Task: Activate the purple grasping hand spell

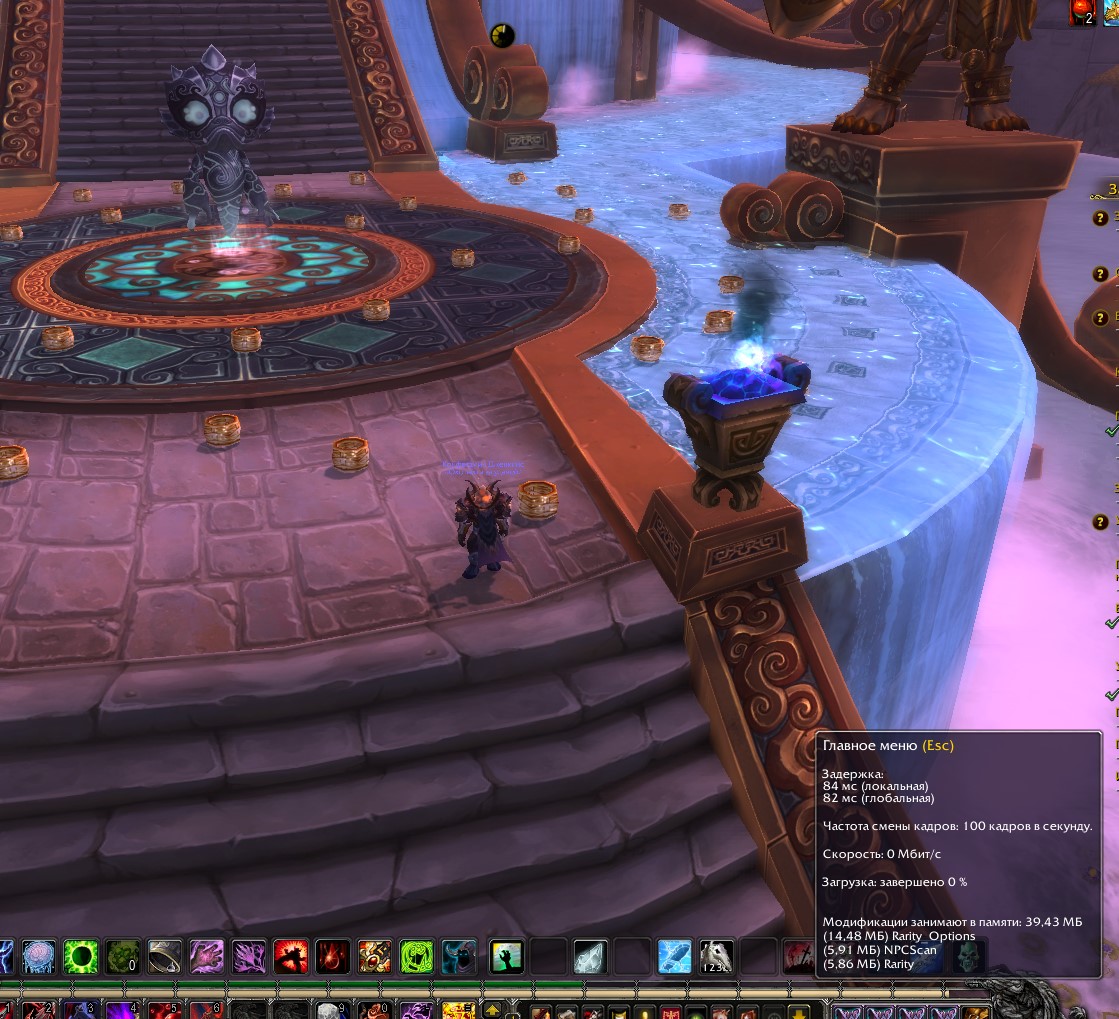Action: click(x=207, y=957)
